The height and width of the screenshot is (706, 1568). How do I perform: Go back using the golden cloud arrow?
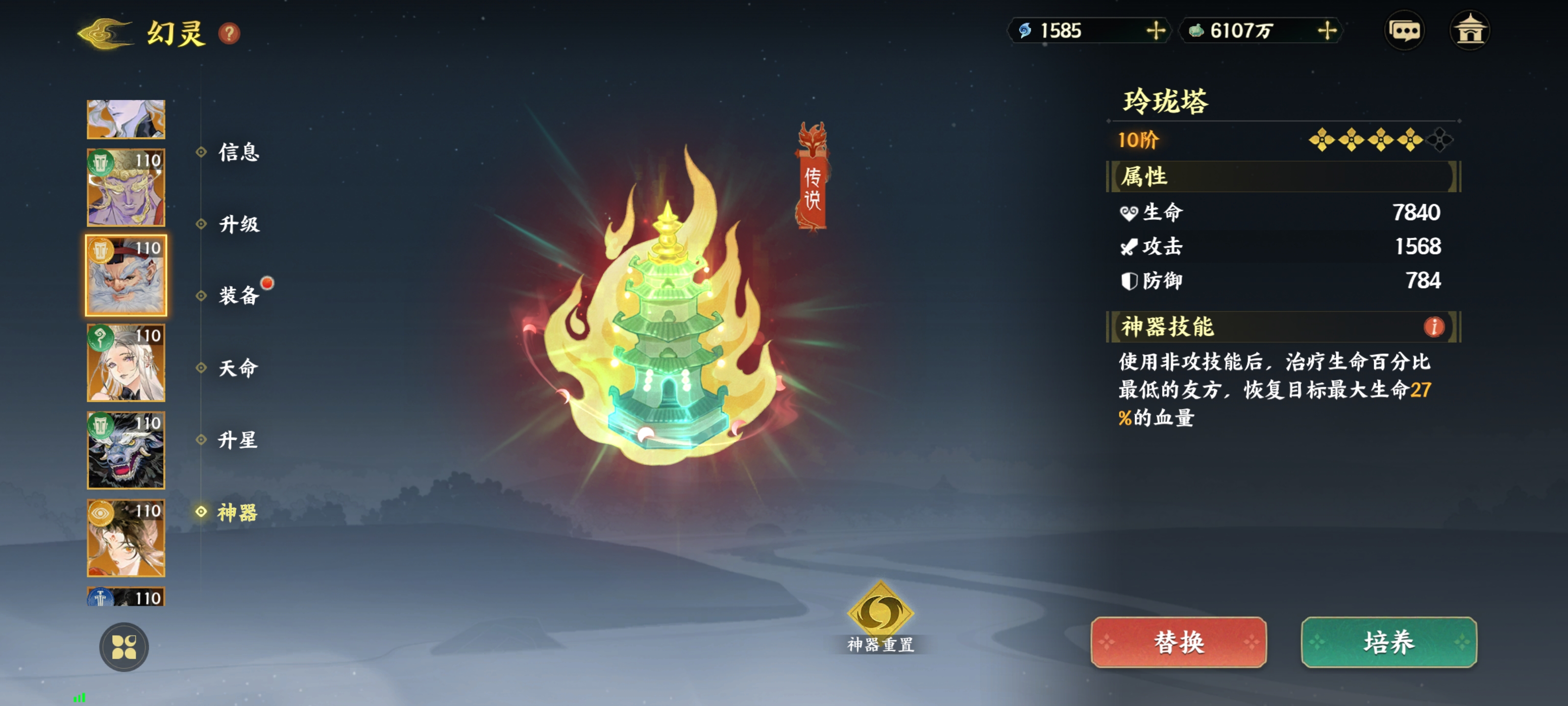point(105,33)
